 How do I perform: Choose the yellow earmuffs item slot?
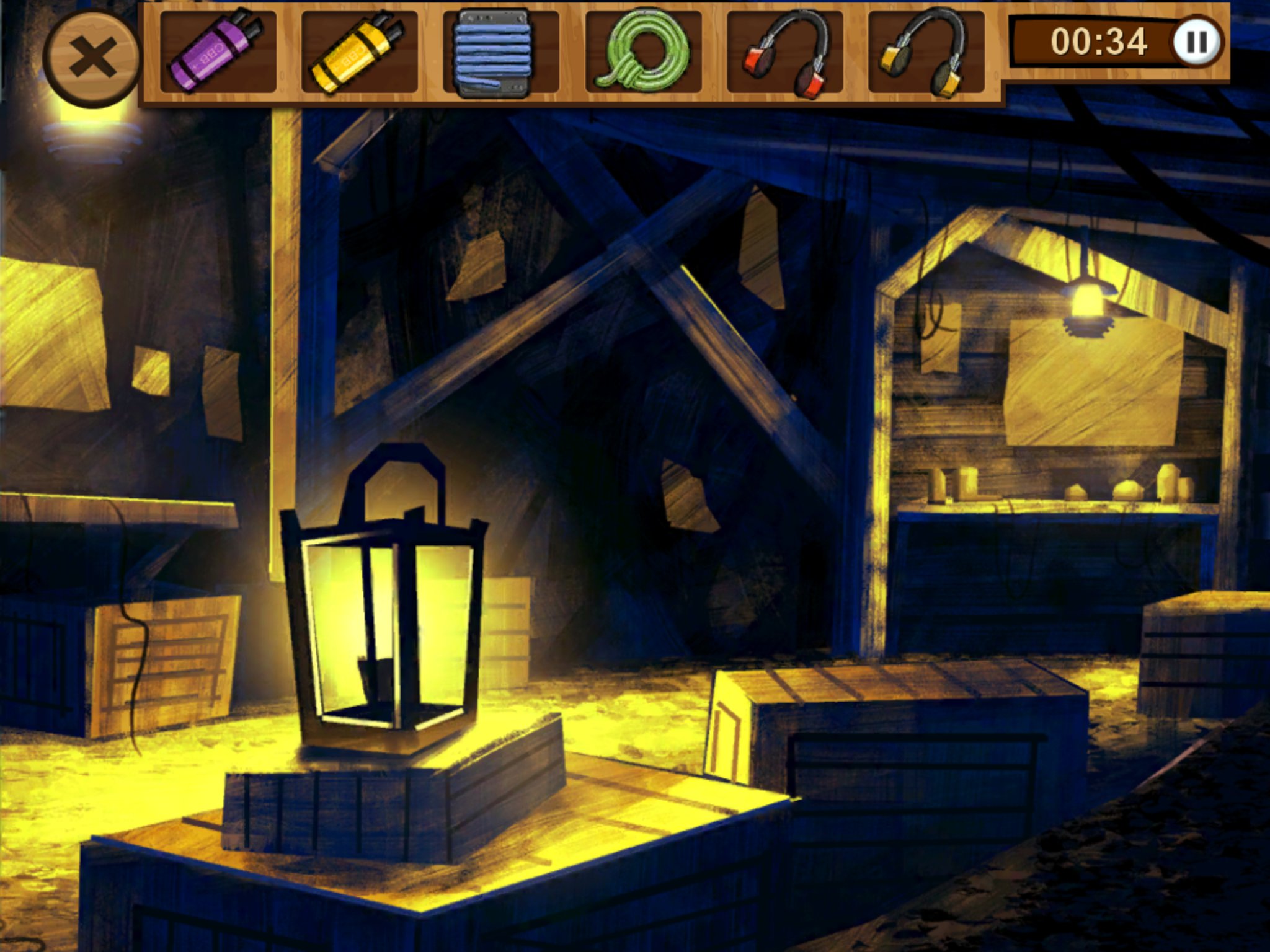[x=926, y=52]
